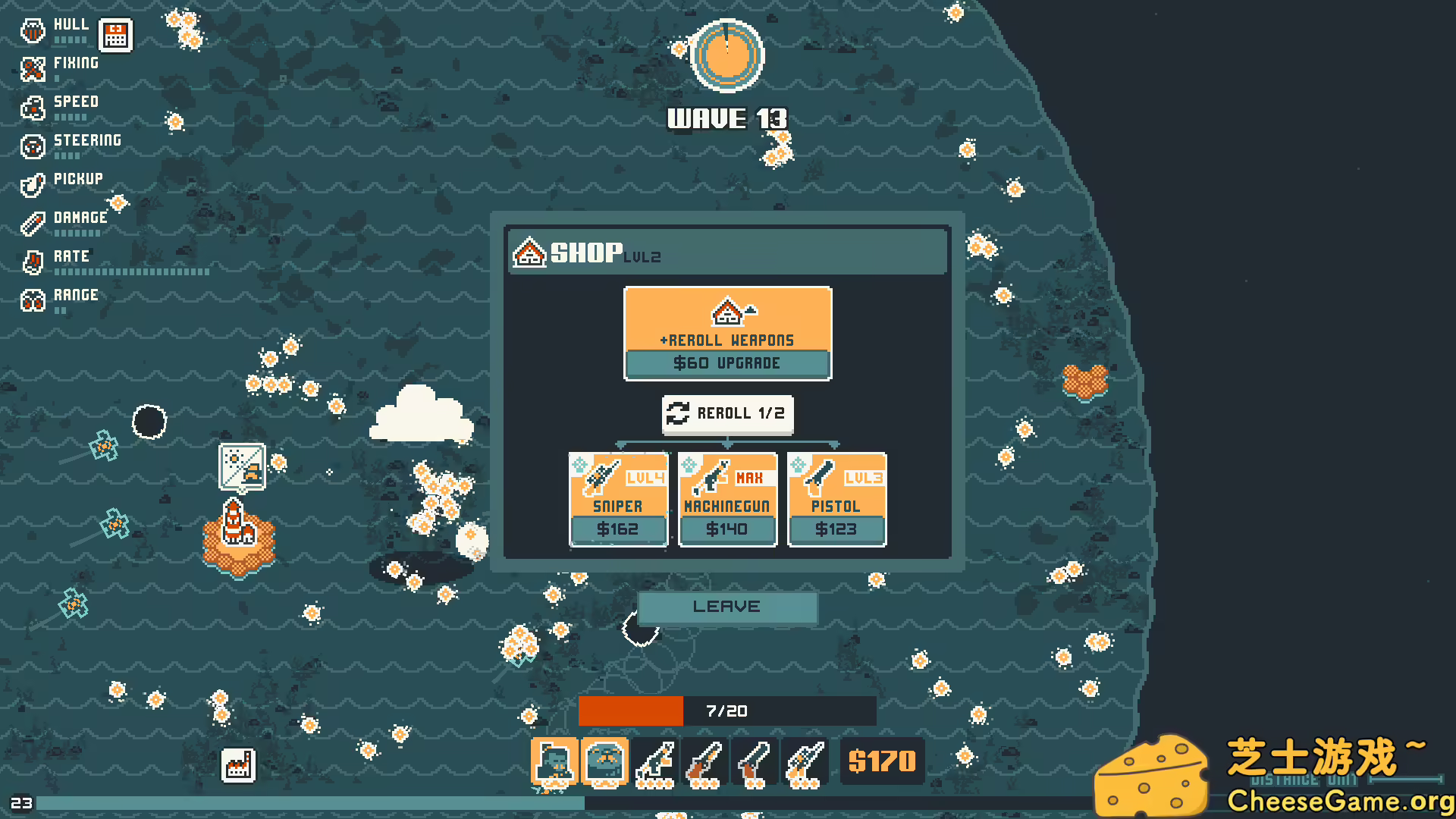Viewport: 1456px width, 819px height.
Task: Select the walrus crew portrait in the hotbar
Action: pos(603,761)
